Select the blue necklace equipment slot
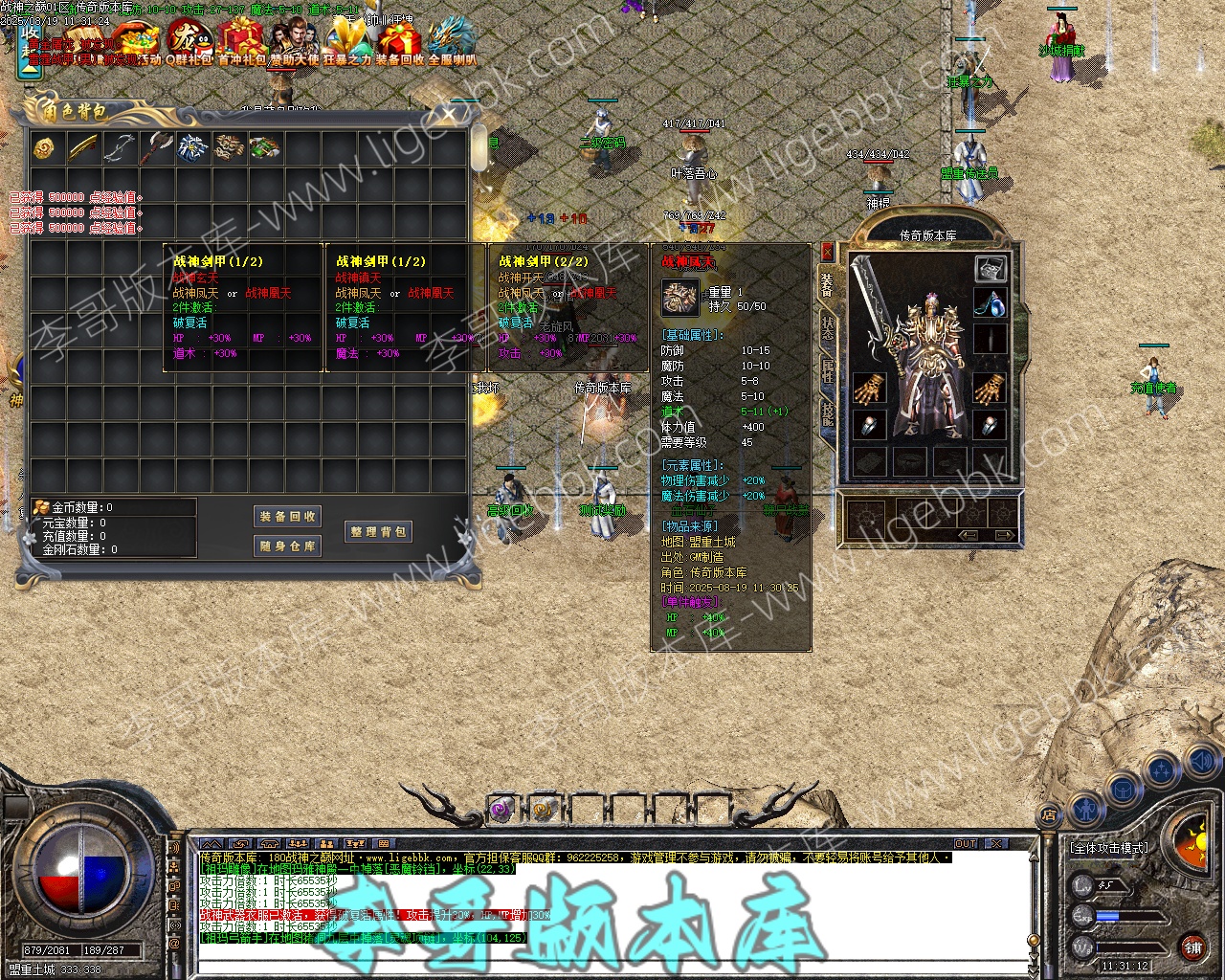This screenshot has height=980, width=1225. 991,303
